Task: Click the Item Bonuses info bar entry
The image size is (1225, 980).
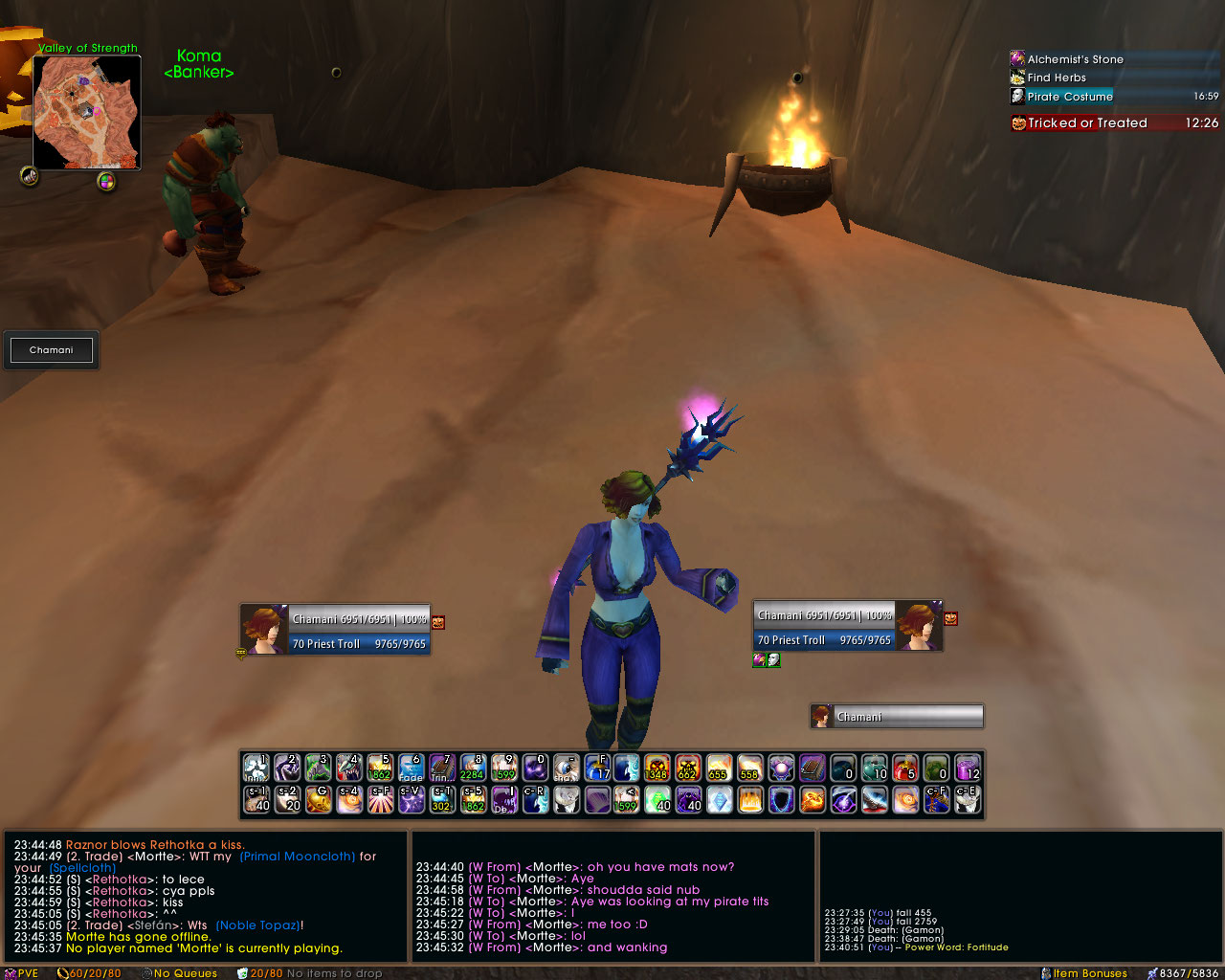Action: point(1089,973)
